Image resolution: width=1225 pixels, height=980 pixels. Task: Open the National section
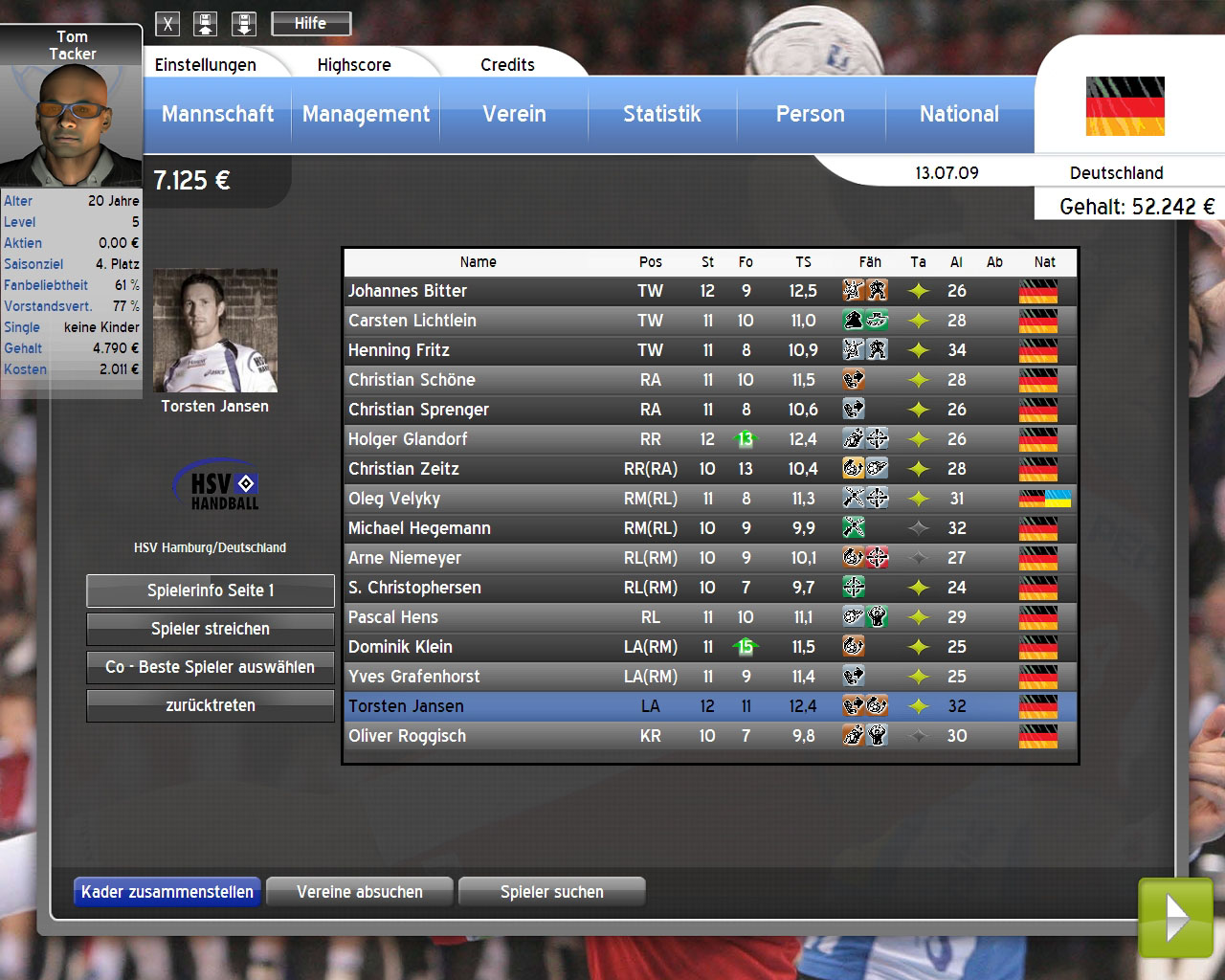click(x=959, y=114)
